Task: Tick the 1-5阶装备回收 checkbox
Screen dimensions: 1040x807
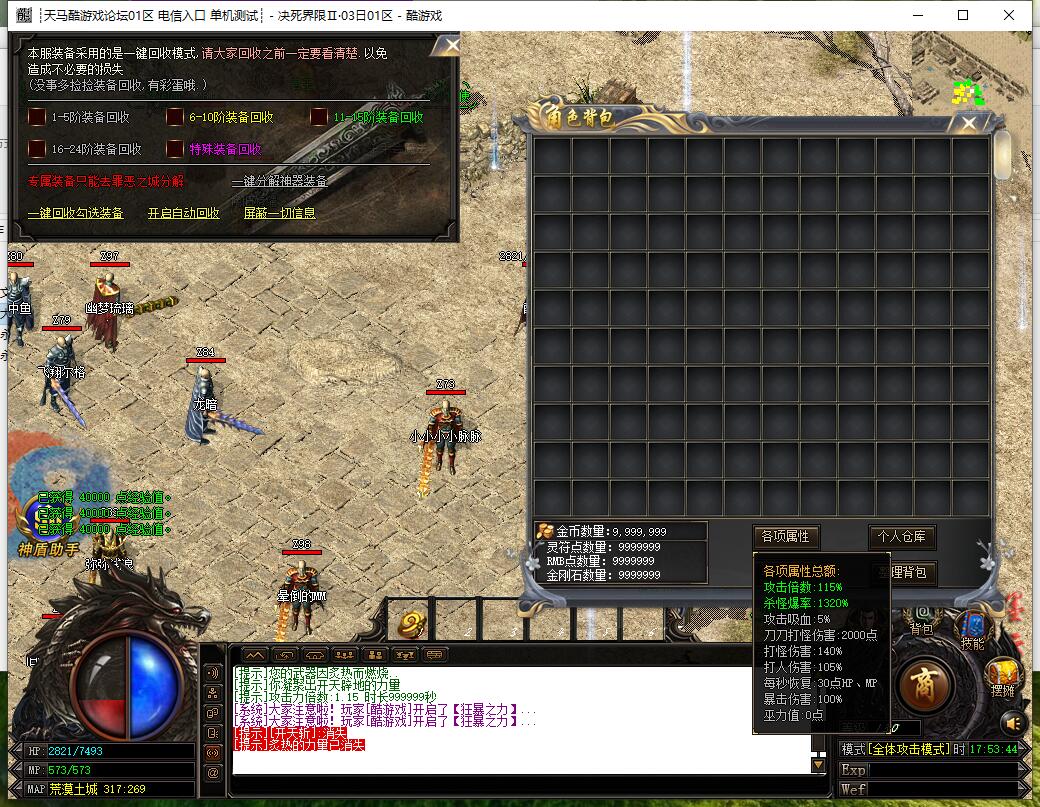Action: pyautogui.click(x=37, y=117)
